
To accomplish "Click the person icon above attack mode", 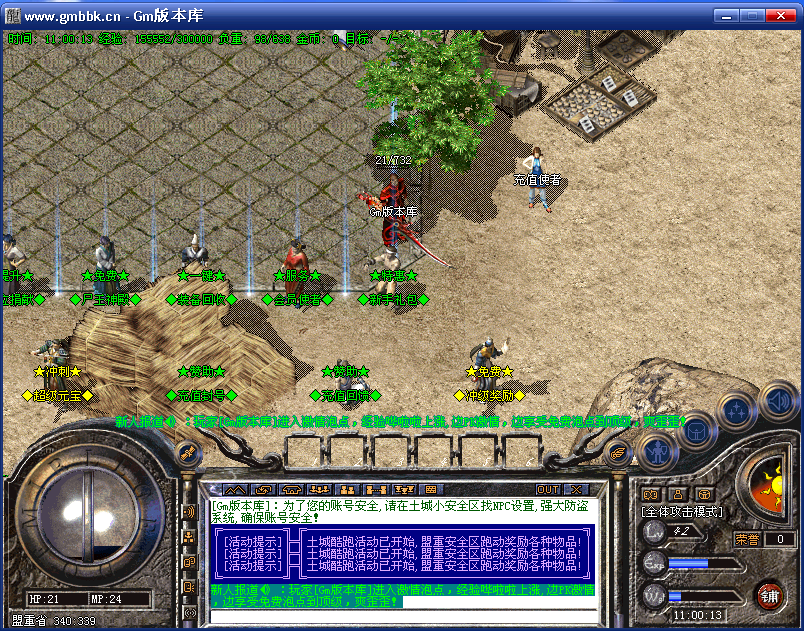I will [678, 494].
